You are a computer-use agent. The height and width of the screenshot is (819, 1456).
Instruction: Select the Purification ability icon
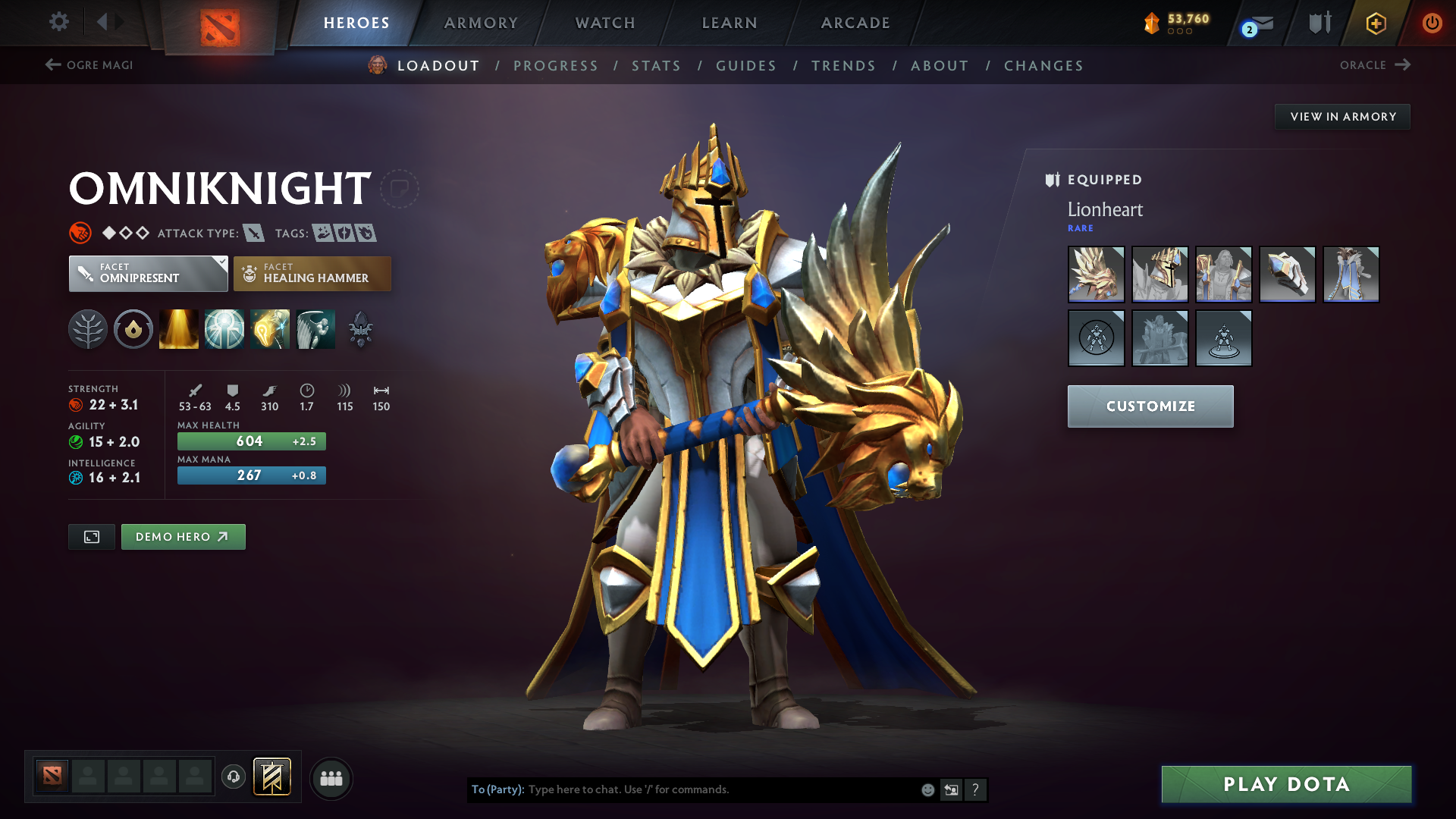pyautogui.click(x=178, y=328)
